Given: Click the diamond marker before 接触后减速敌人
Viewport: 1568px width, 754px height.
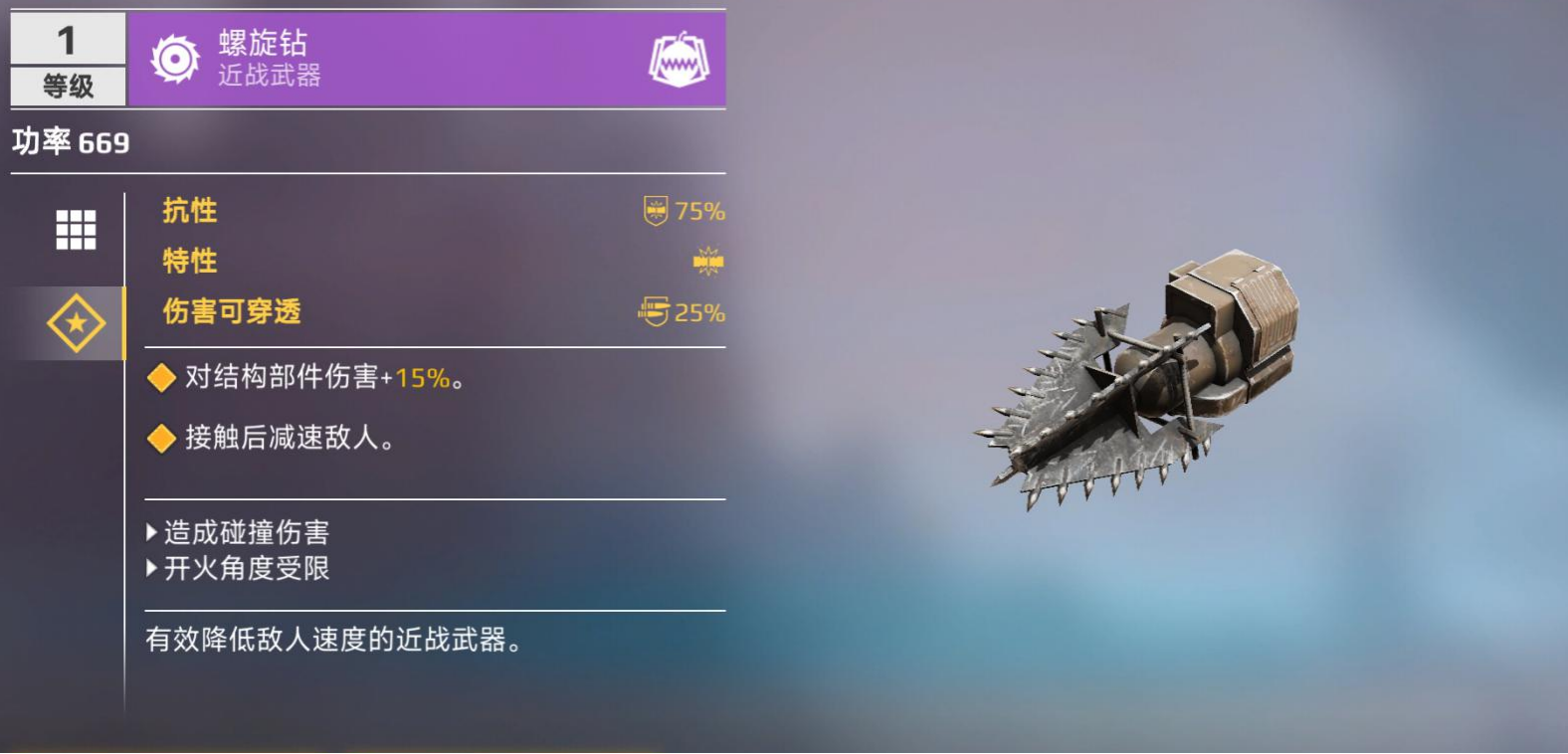Looking at the screenshot, I should (160, 438).
